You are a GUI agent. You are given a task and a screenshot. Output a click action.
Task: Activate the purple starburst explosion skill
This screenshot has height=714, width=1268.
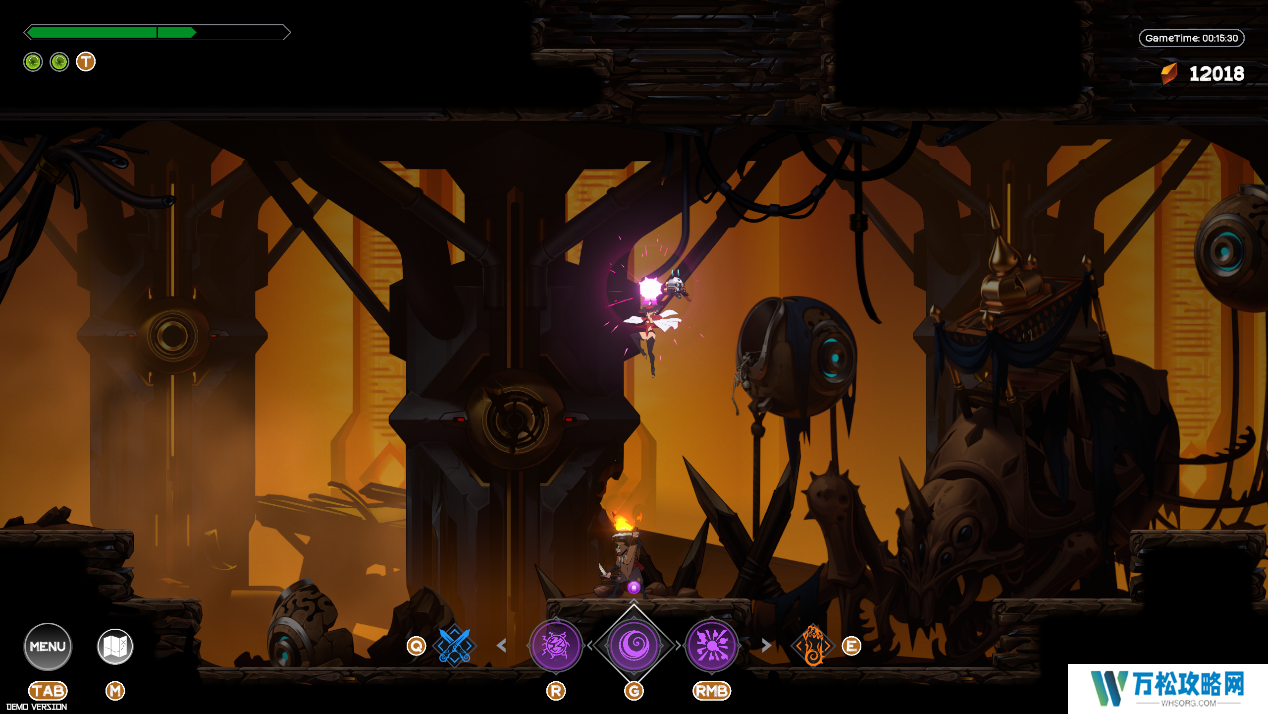(711, 646)
